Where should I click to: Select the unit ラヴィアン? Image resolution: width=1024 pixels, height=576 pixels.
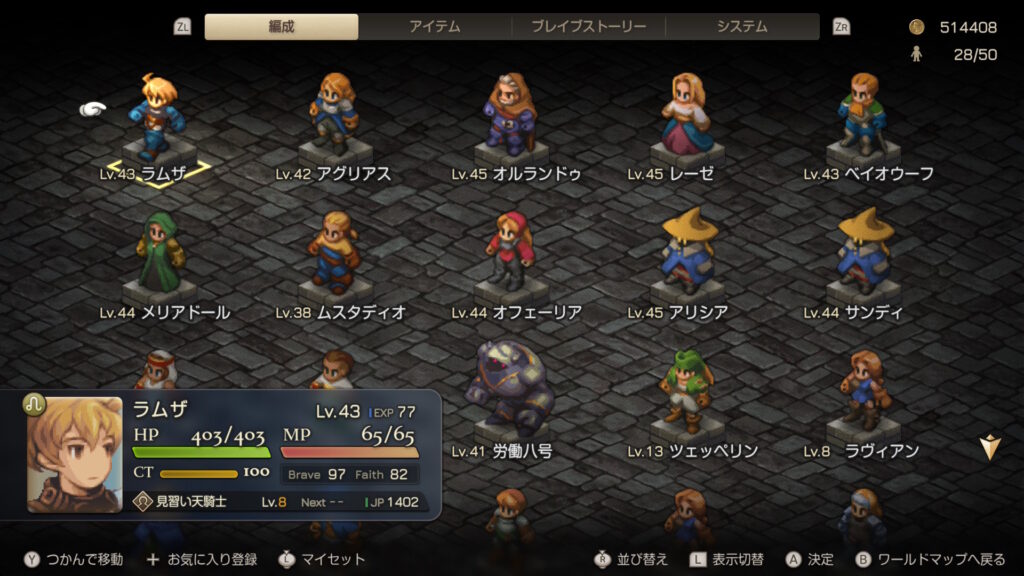862,392
